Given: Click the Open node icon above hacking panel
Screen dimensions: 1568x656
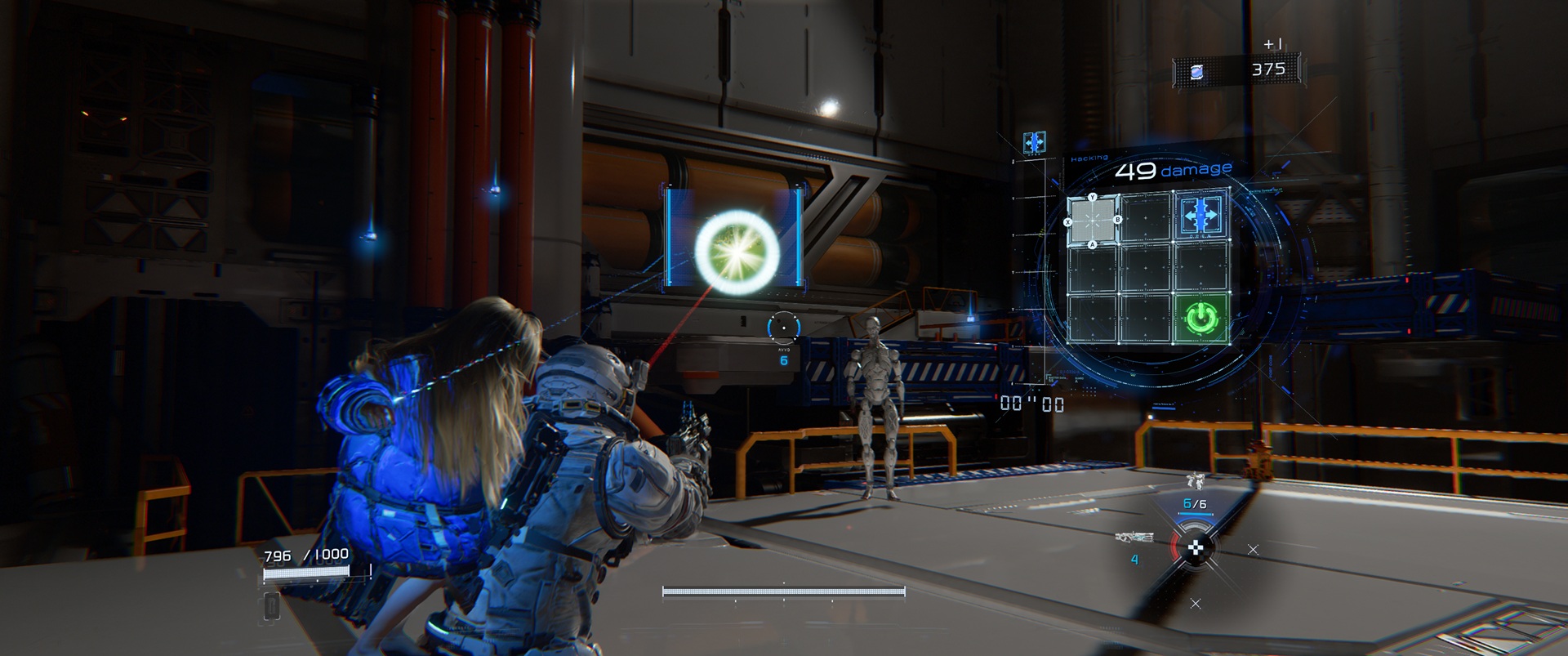Looking at the screenshot, I should point(1034,142).
